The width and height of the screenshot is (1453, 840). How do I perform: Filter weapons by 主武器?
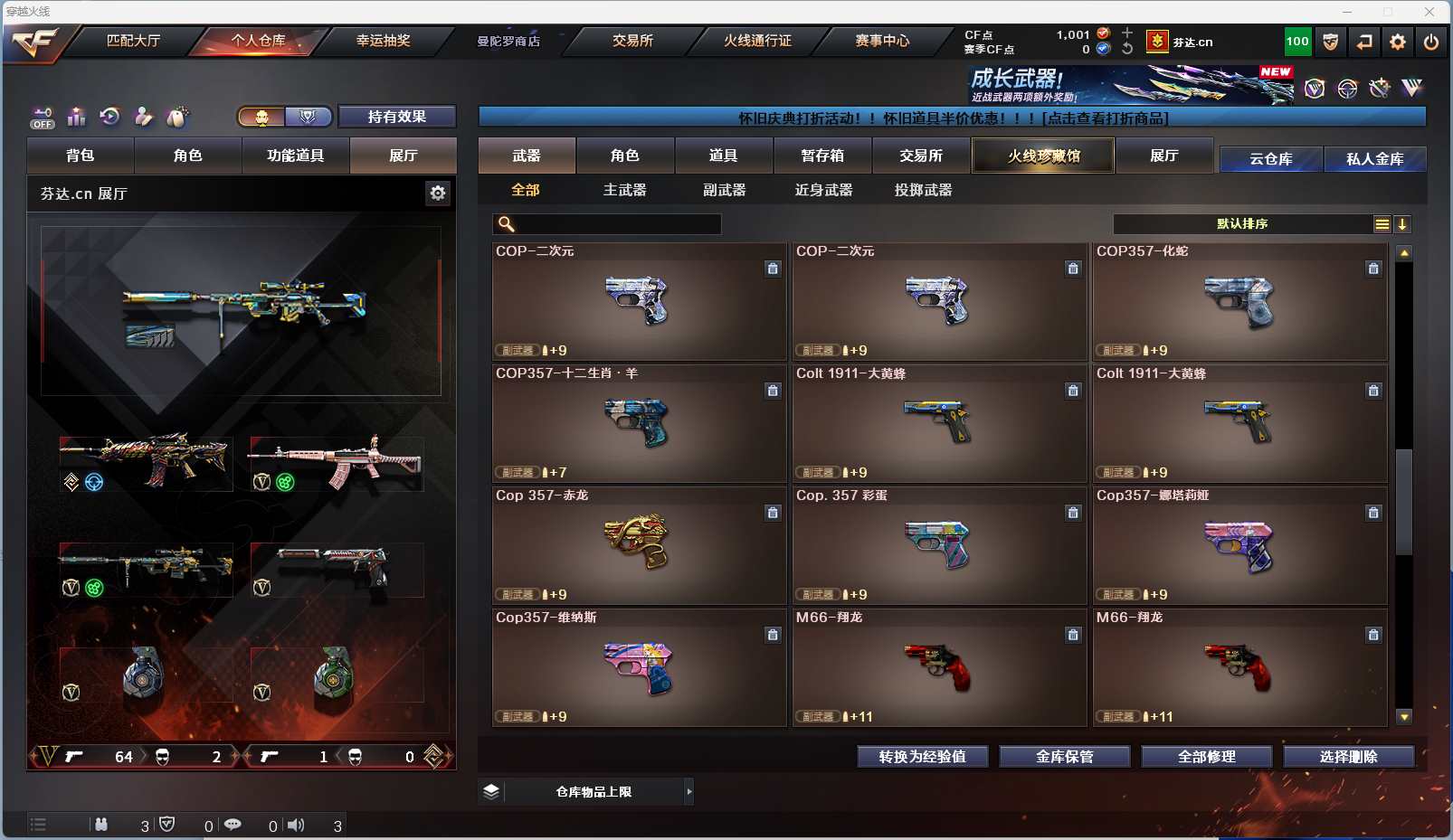click(625, 190)
